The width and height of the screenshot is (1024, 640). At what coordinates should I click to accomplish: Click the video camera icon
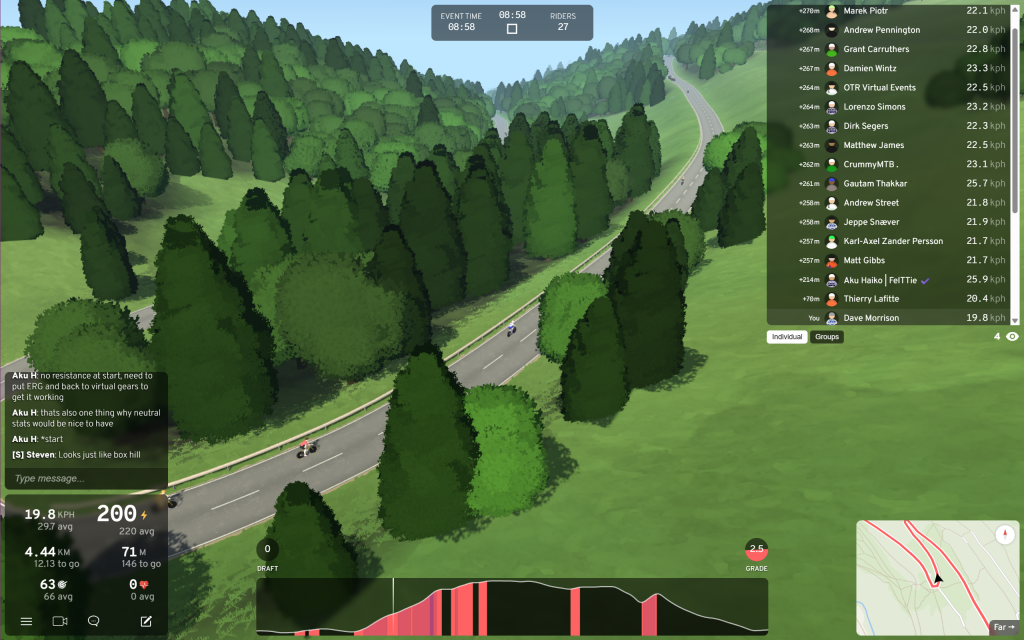[x=60, y=621]
